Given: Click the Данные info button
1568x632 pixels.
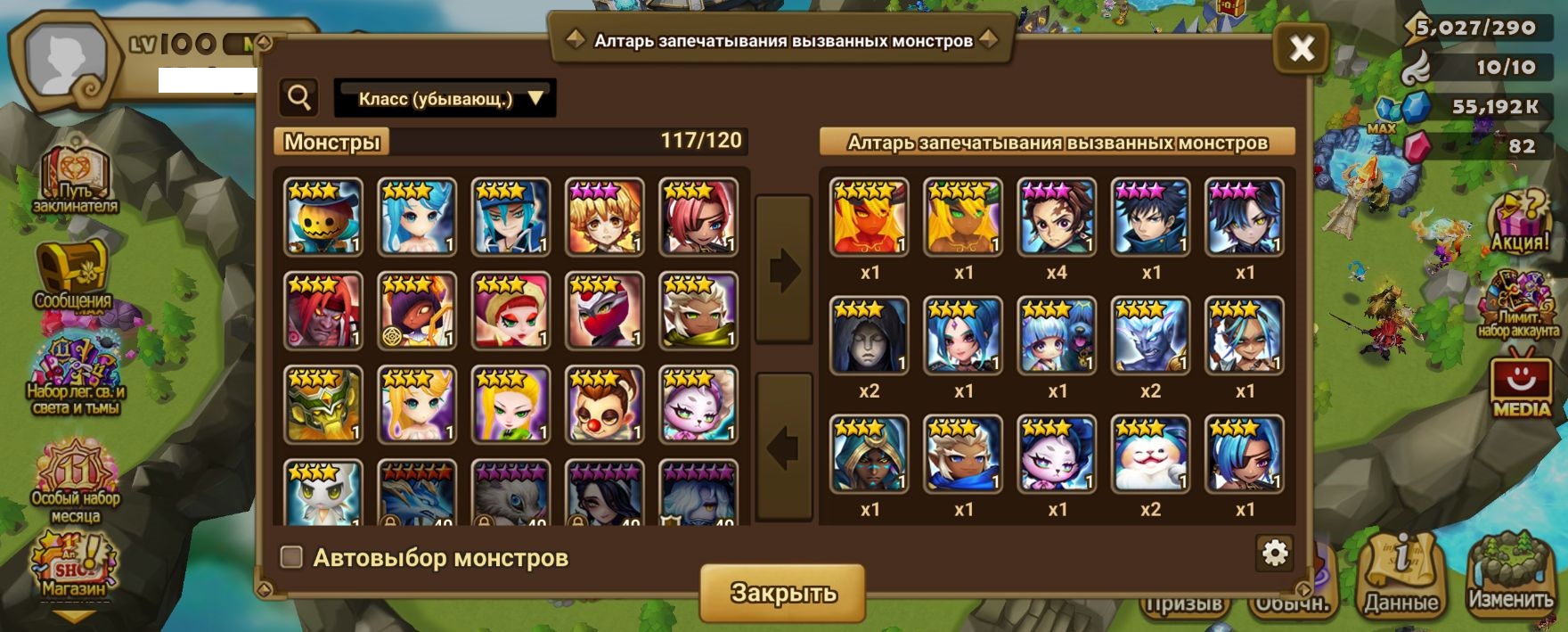Looking at the screenshot, I should (x=1401, y=577).
